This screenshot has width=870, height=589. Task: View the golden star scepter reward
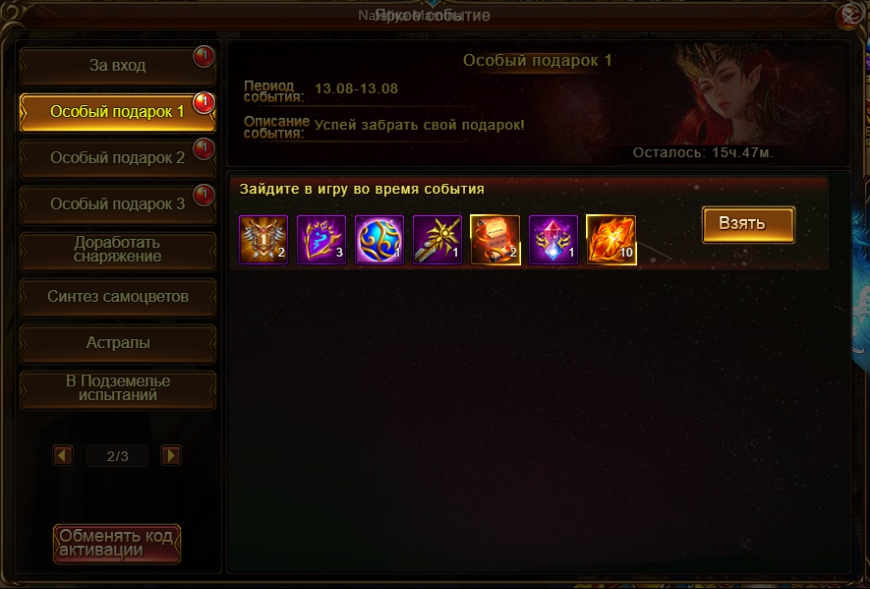point(438,240)
